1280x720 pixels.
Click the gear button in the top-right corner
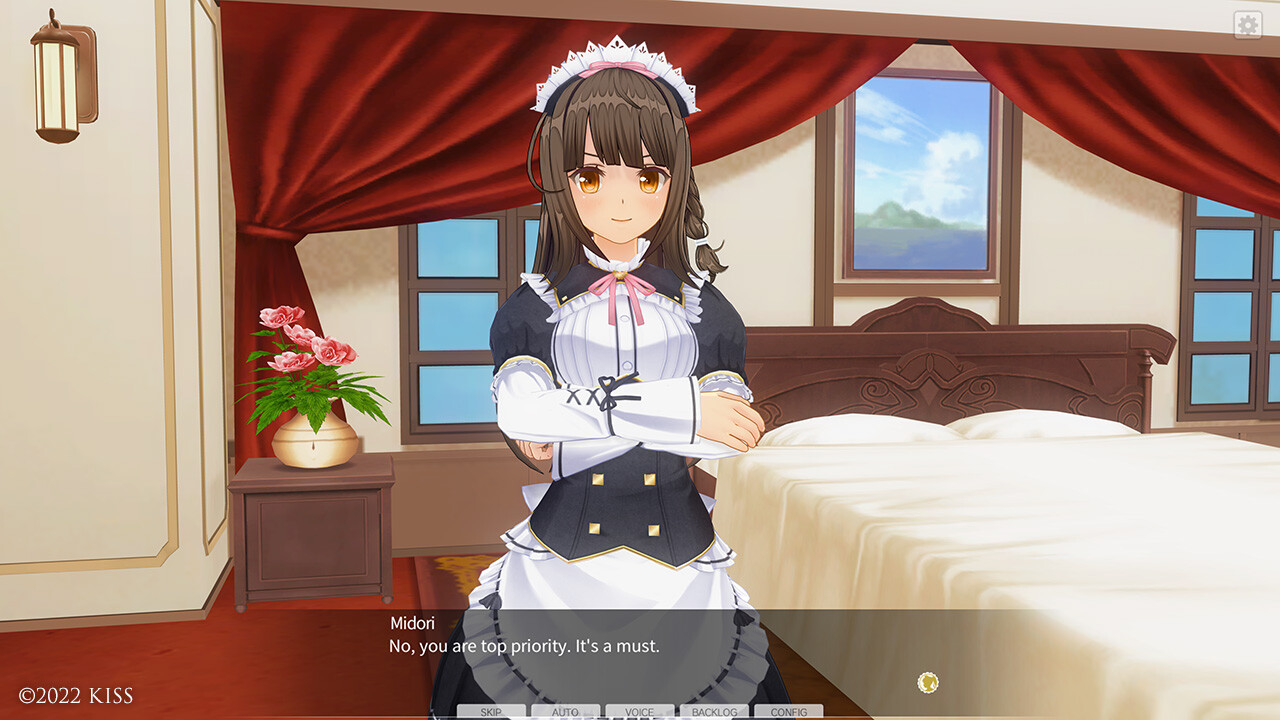click(1247, 23)
